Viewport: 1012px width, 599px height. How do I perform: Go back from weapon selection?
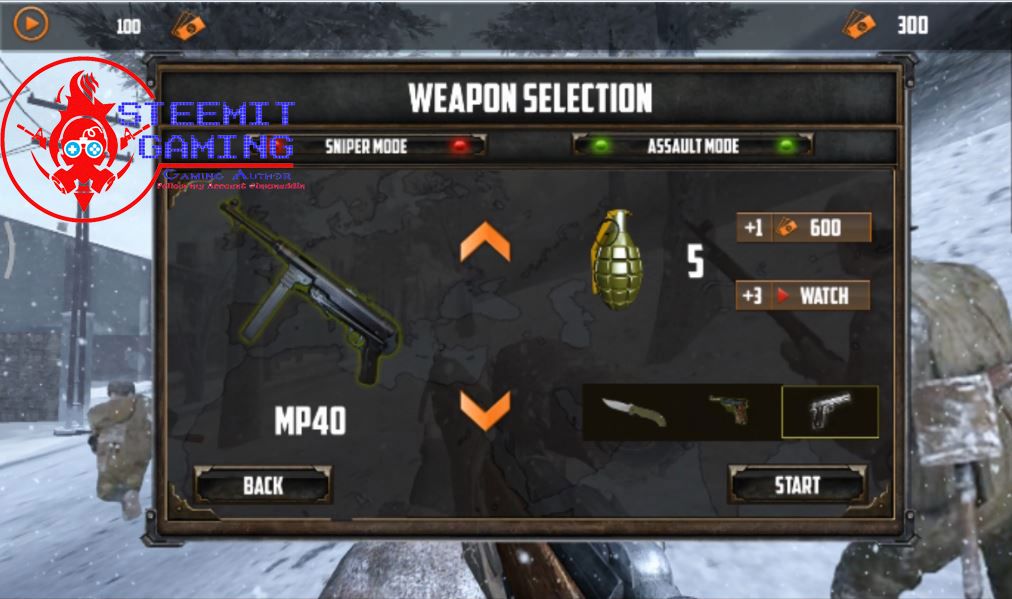pos(263,486)
